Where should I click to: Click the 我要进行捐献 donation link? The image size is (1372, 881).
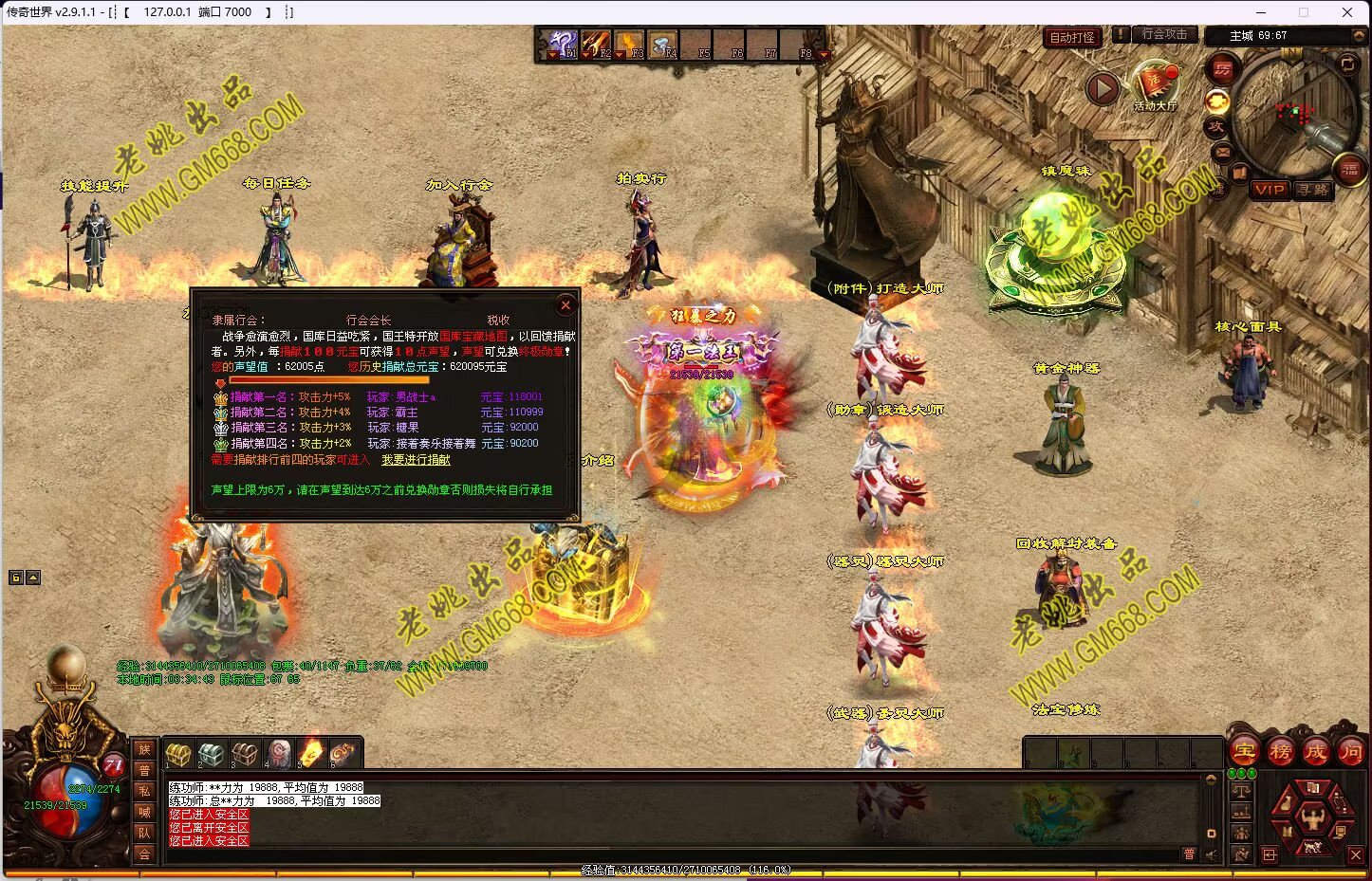(x=416, y=460)
